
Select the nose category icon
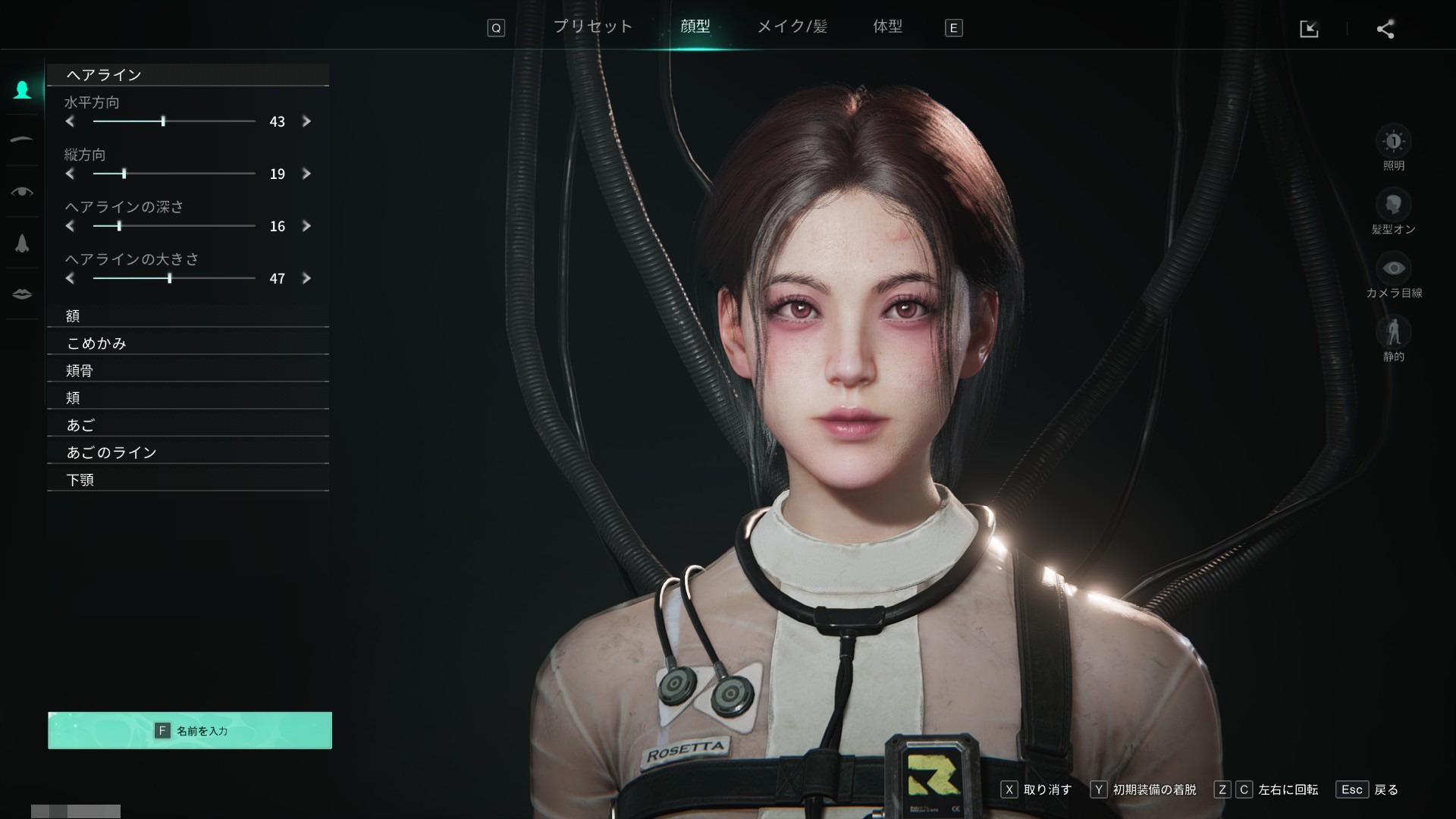[22, 243]
